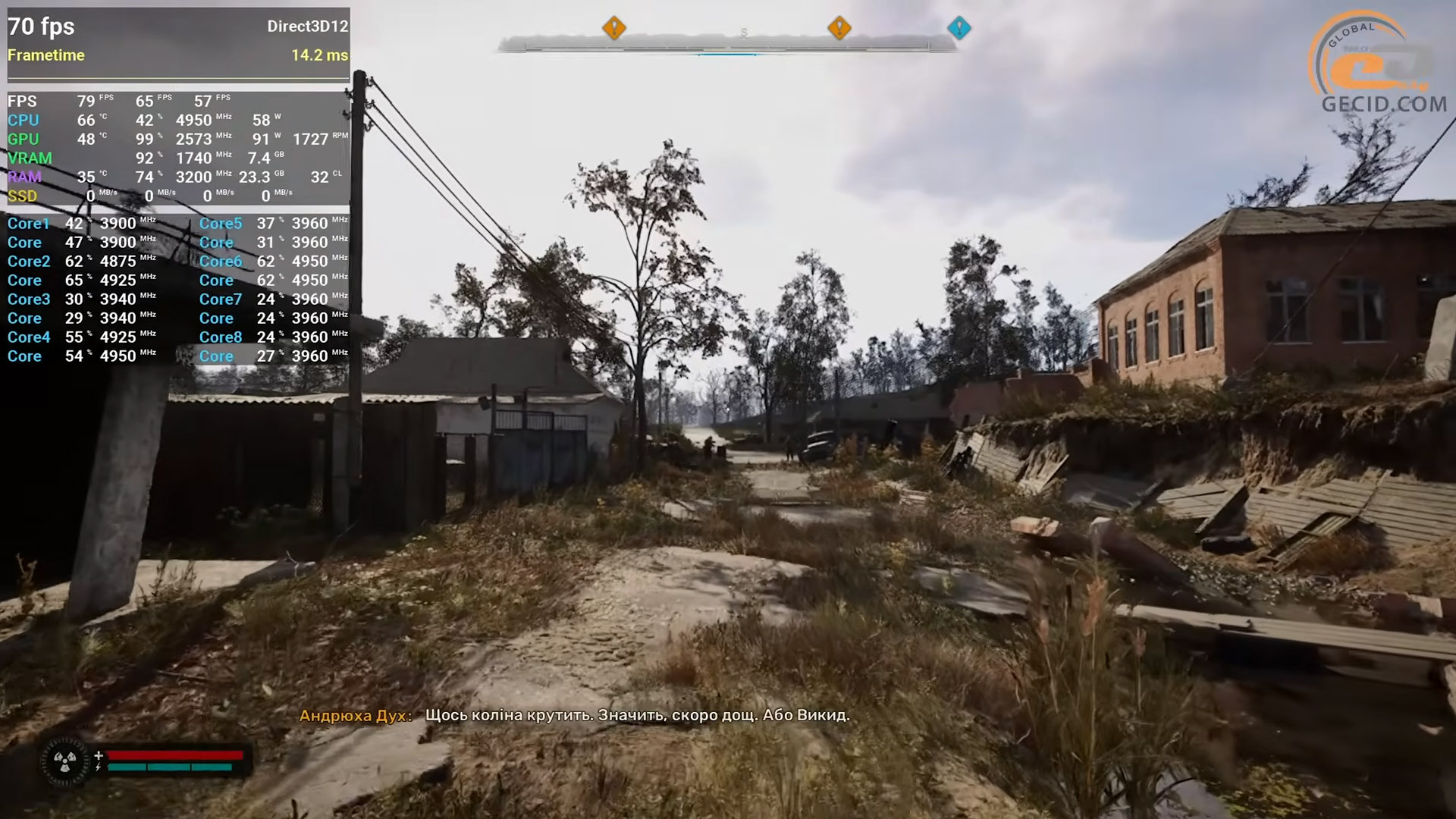1456x819 pixels.
Task: Select the radiation indicator icon
Action: pos(64,761)
